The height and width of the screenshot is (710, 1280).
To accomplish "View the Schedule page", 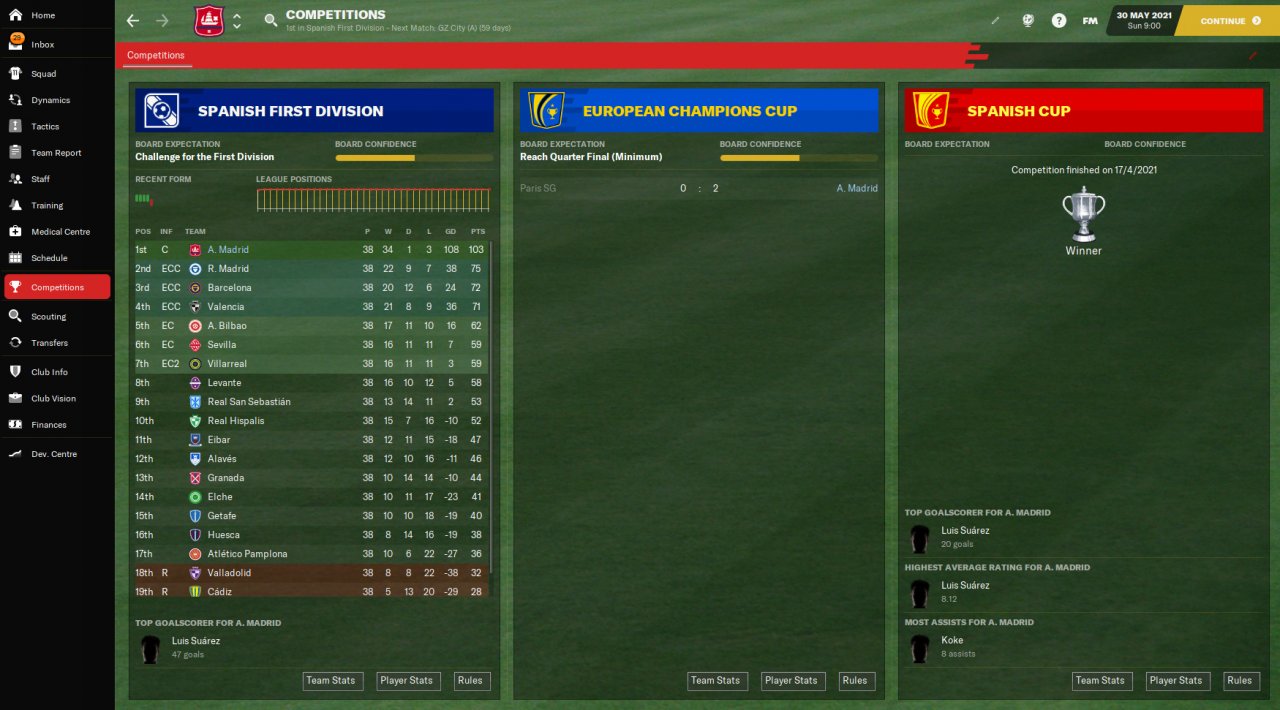I will pos(49,258).
